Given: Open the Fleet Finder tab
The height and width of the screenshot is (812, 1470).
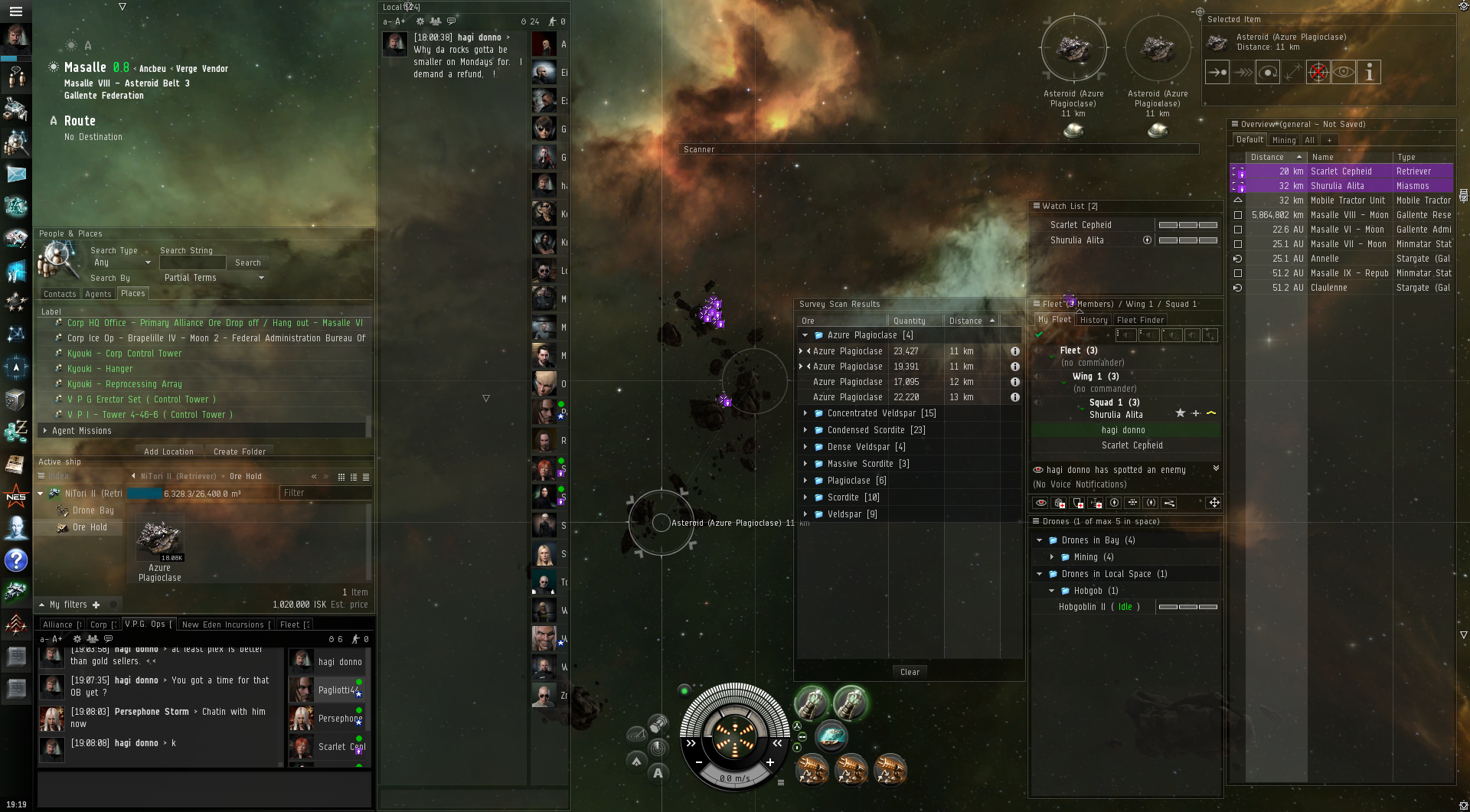Looking at the screenshot, I should pyautogui.click(x=1139, y=320).
